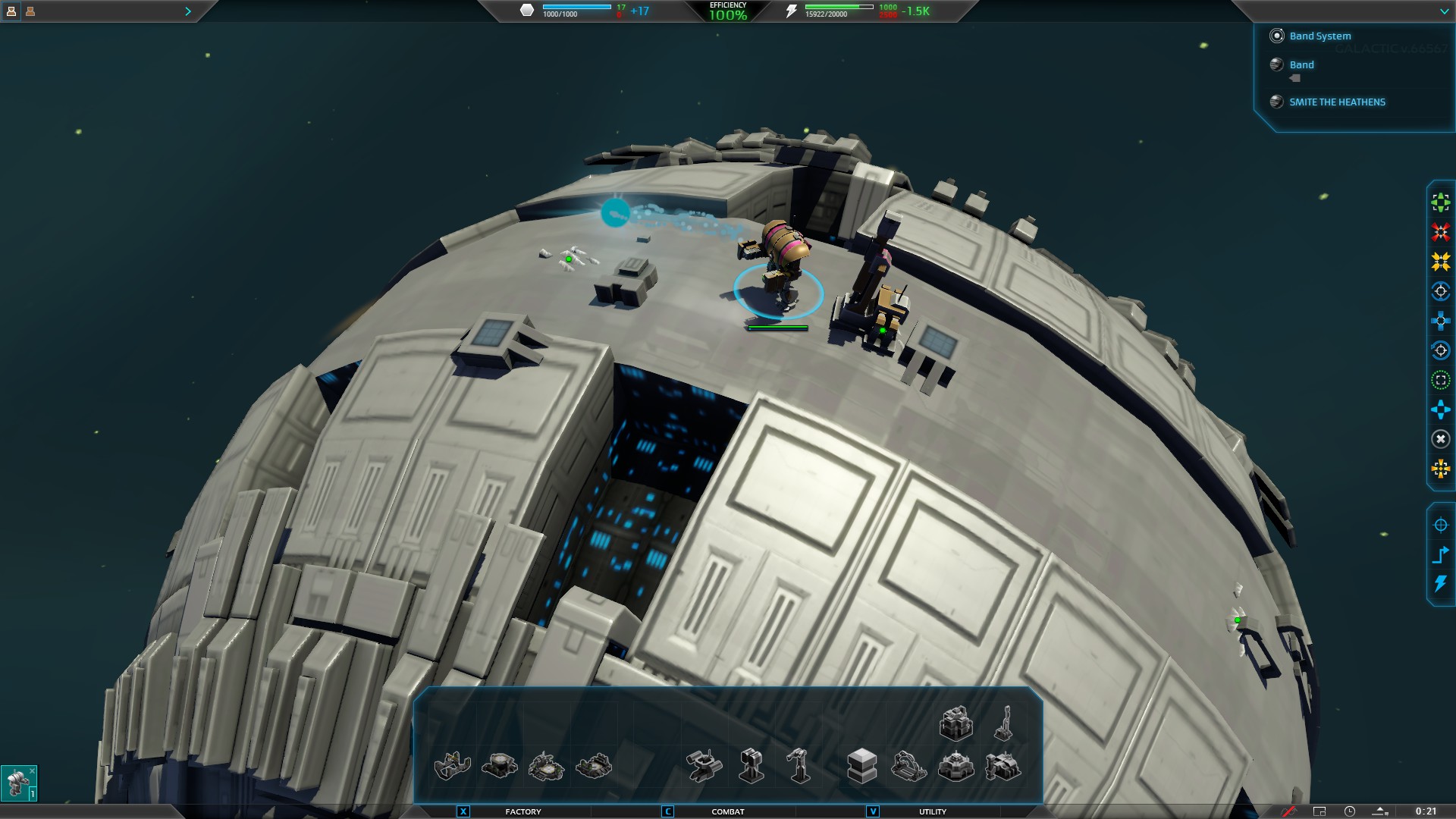Viewport: 1456px width, 819px height.
Task: Choose the Band planet in the list
Action: 1301,64
